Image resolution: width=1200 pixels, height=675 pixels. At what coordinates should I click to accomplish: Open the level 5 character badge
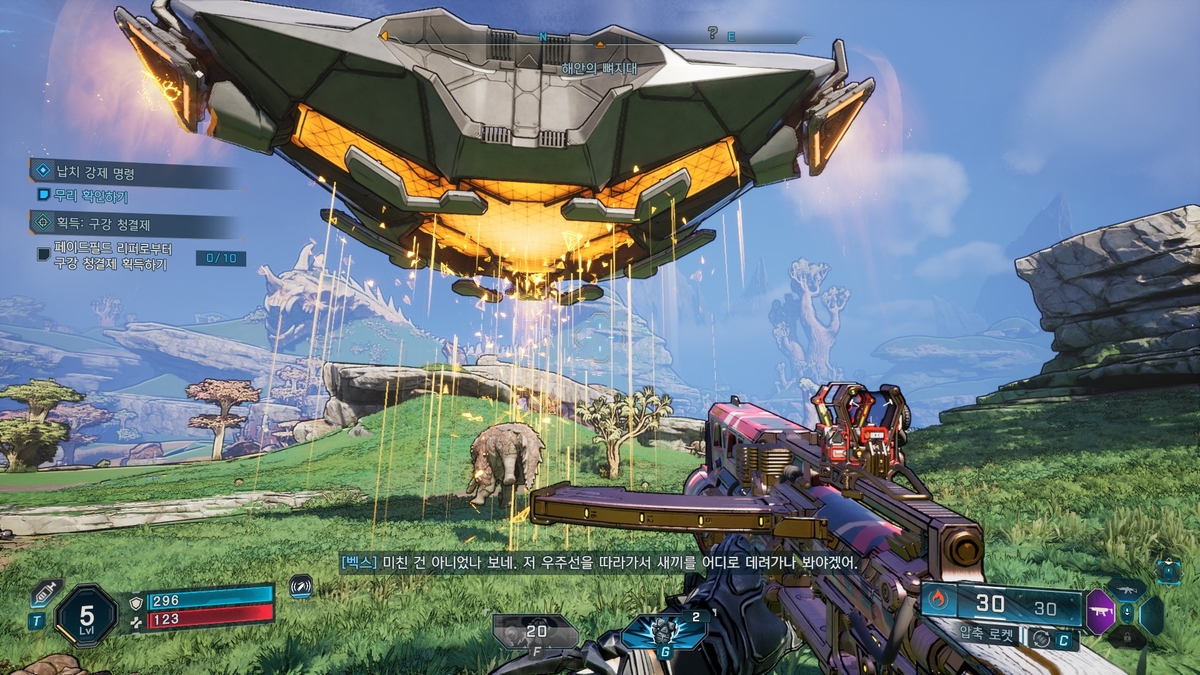[86, 615]
